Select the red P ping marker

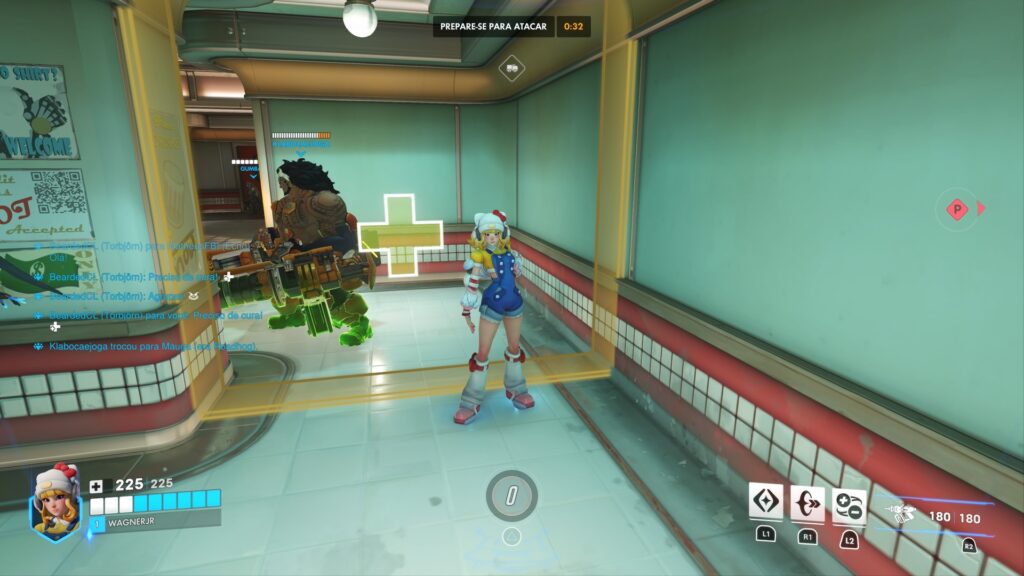click(x=958, y=209)
